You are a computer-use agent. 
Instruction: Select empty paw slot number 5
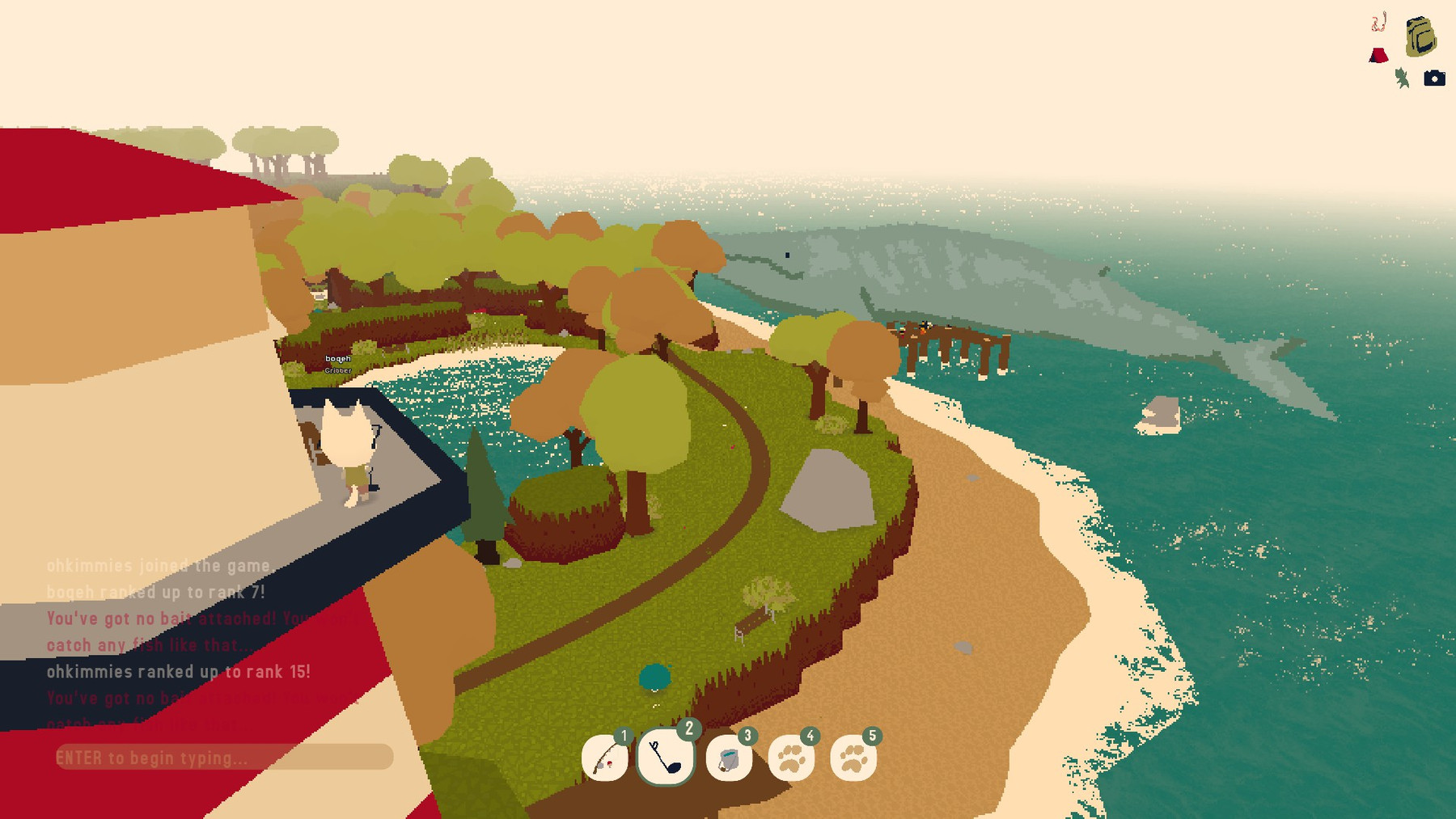[x=853, y=758]
